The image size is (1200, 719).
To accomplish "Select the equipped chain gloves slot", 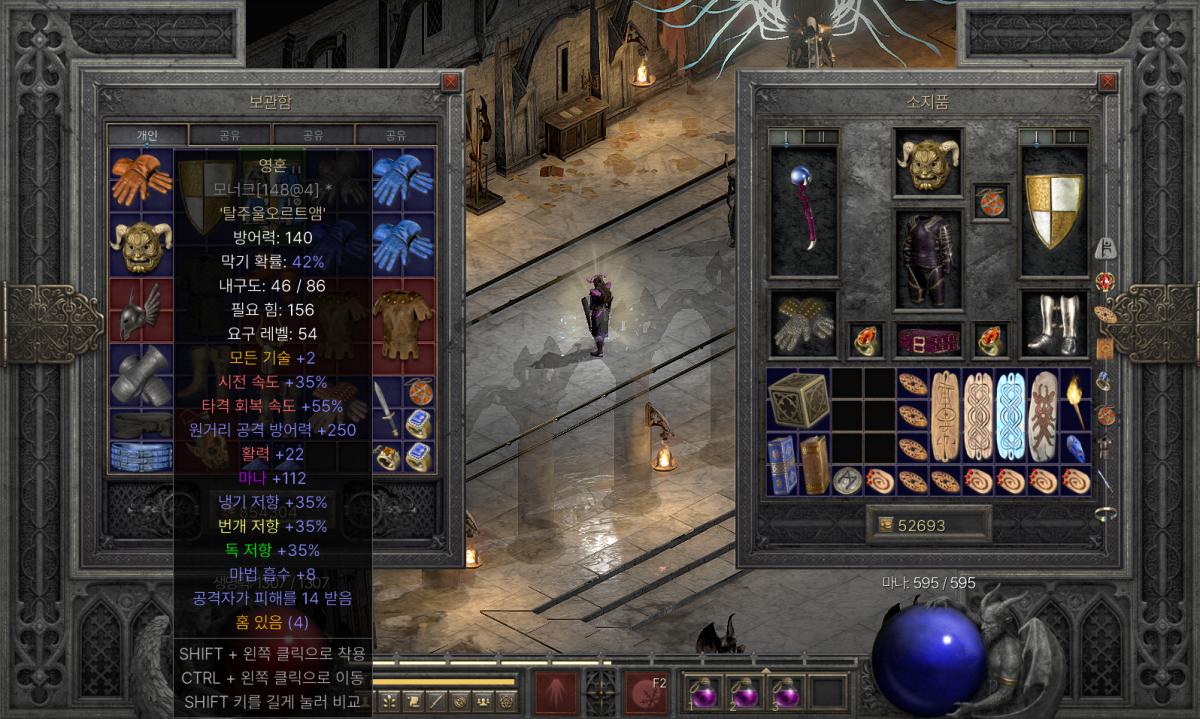I will pos(804,324).
